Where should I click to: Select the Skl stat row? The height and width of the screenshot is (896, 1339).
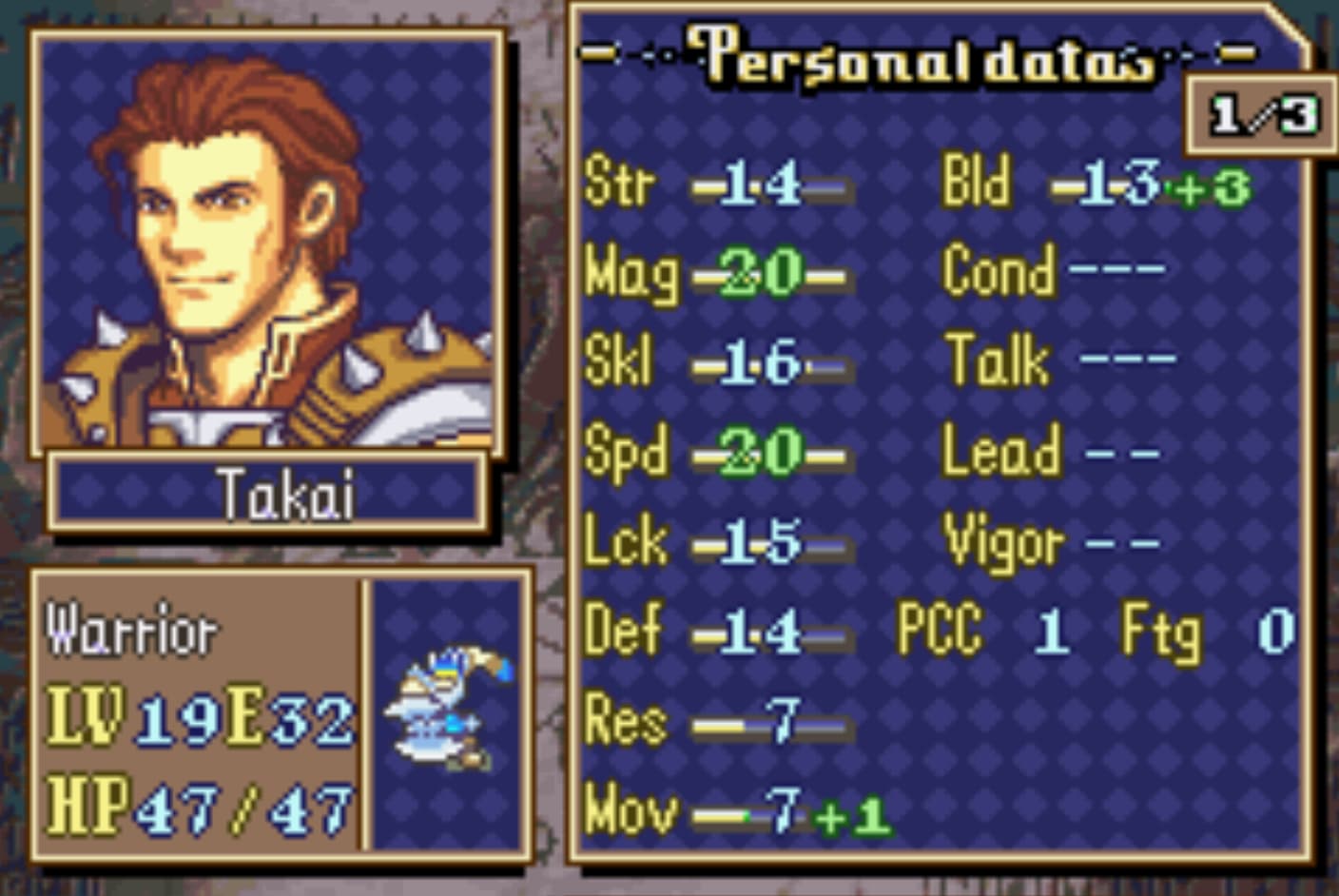coord(718,363)
